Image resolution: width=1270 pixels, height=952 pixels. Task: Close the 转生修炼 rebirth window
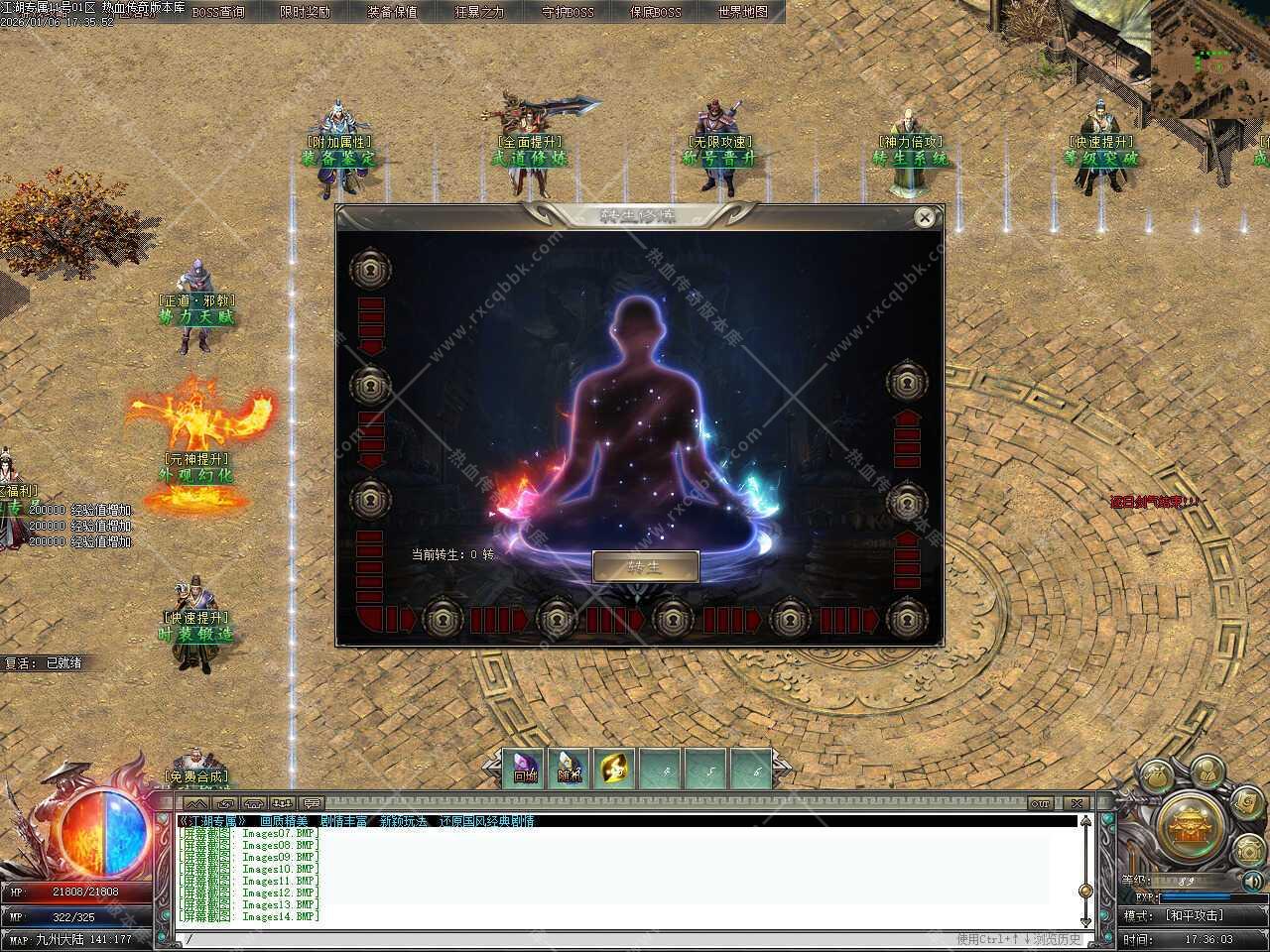pos(925,217)
